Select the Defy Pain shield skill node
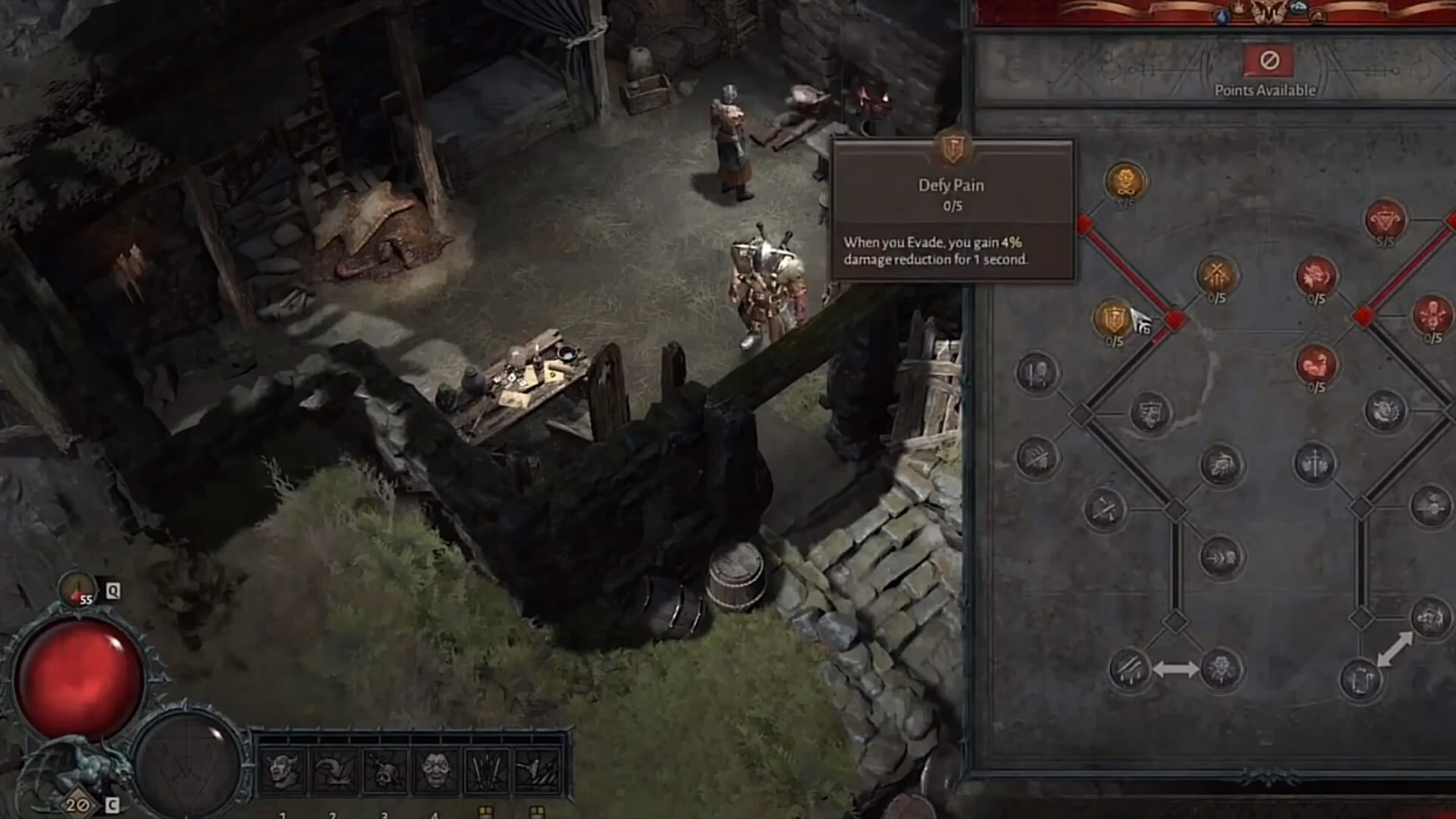1456x819 pixels. [1112, 318]
